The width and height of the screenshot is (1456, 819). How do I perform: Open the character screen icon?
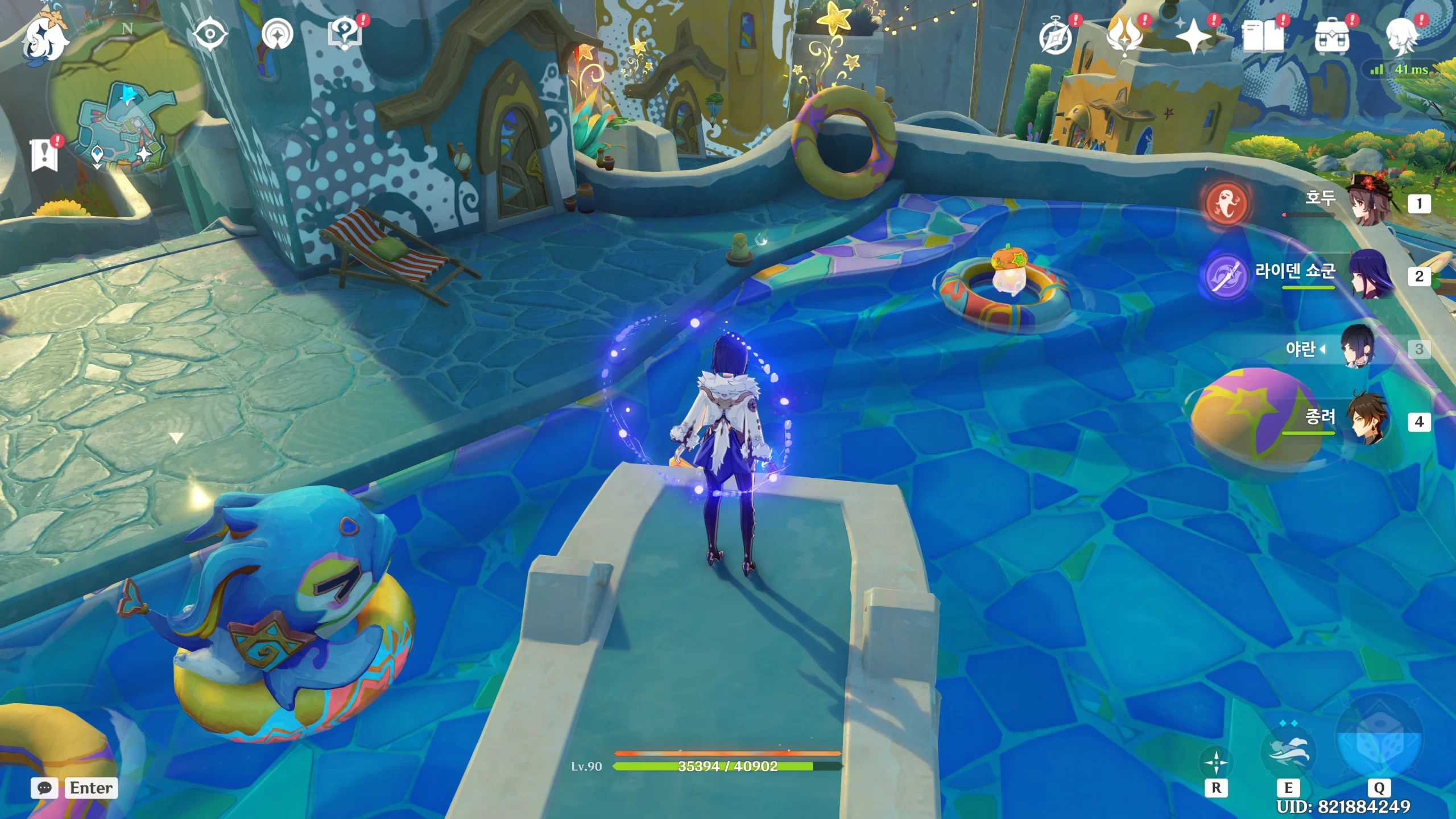click(x=1401, y=37)
